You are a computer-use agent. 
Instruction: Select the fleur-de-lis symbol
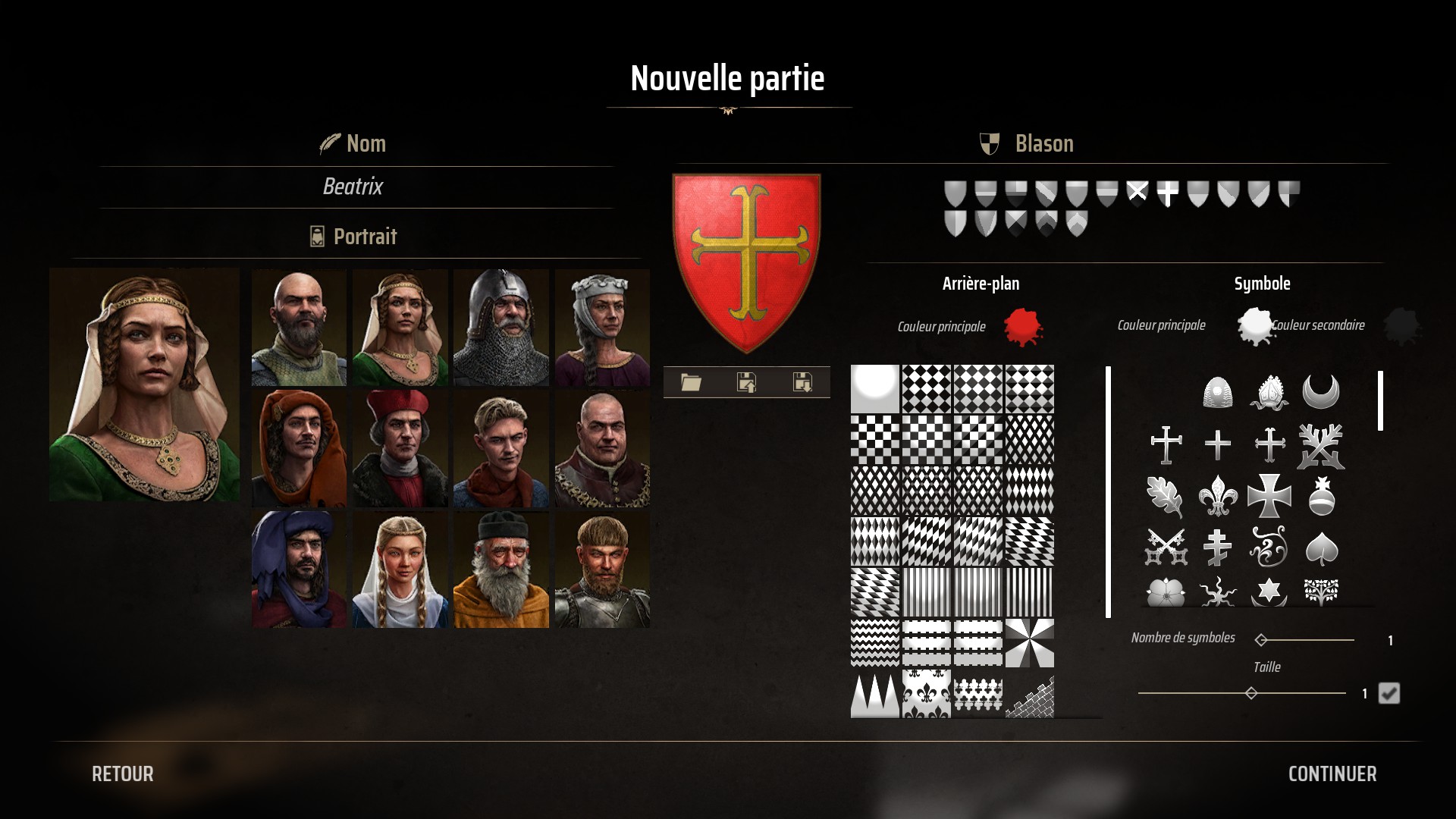click(1217, 497)
